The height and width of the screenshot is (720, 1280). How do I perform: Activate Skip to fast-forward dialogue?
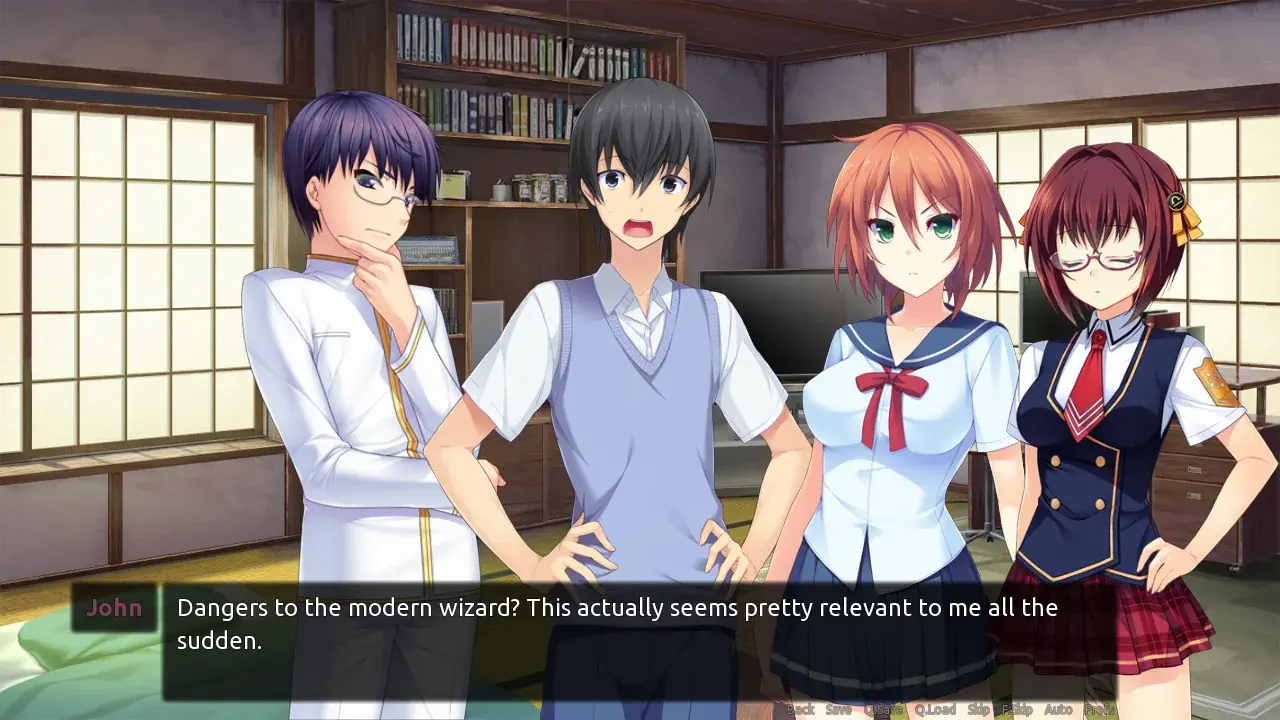click(979, 710)
